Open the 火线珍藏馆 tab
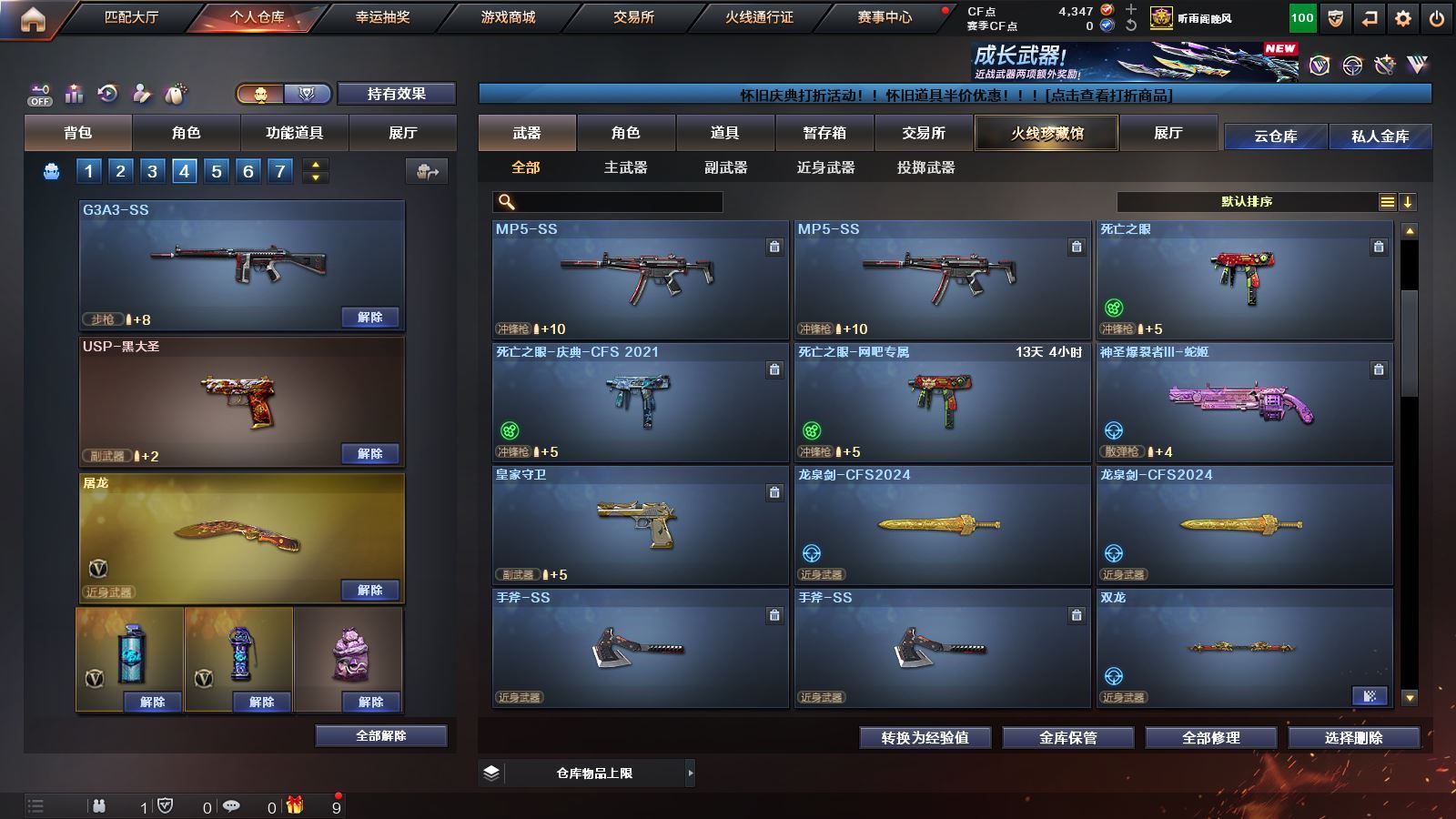This screenshot has width=1456, height=819. pos(1046,133)
